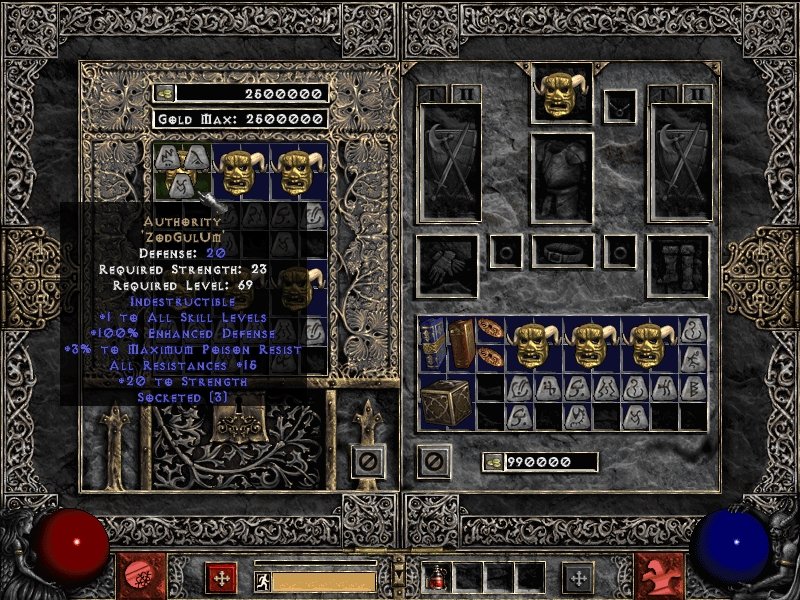Viewport: 800px width, 600px height.
Task: Select the blue tome in inventory
Action: [433, 344]
